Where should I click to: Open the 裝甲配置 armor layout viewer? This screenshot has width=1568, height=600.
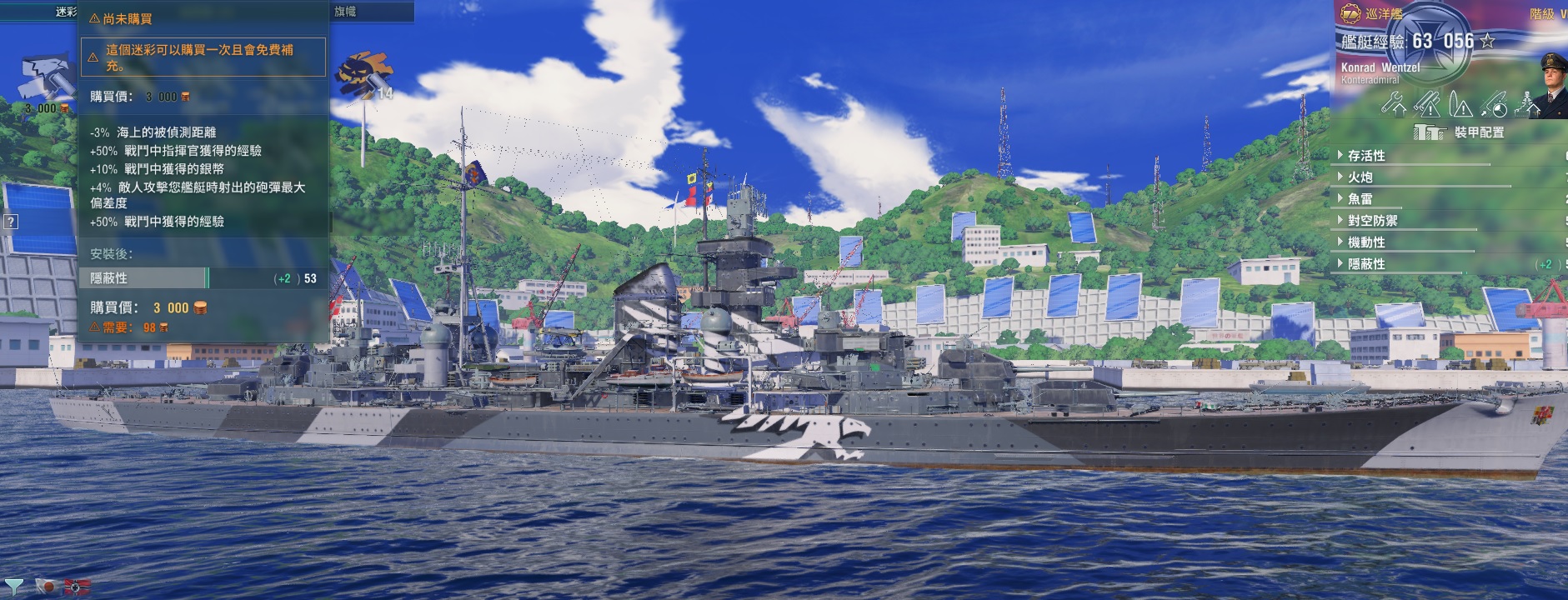[x=1459, y=132]
